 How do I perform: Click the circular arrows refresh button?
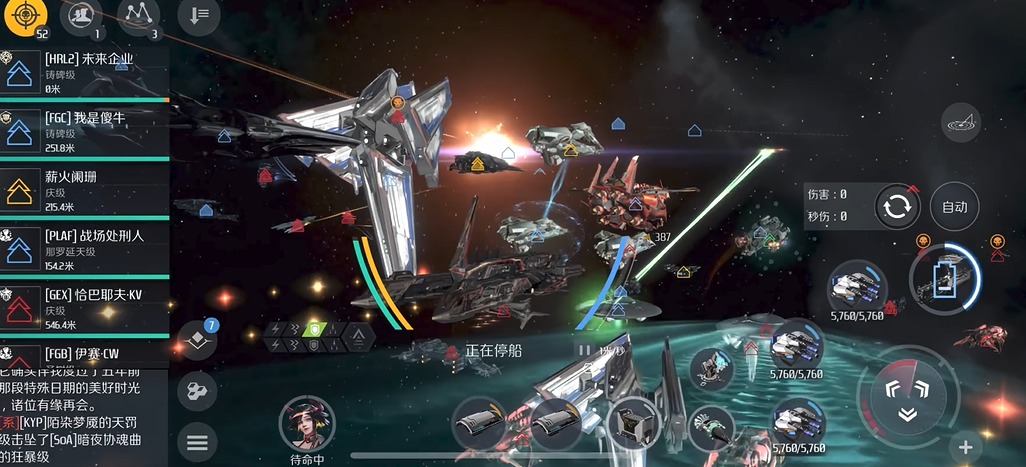[897, 207]
